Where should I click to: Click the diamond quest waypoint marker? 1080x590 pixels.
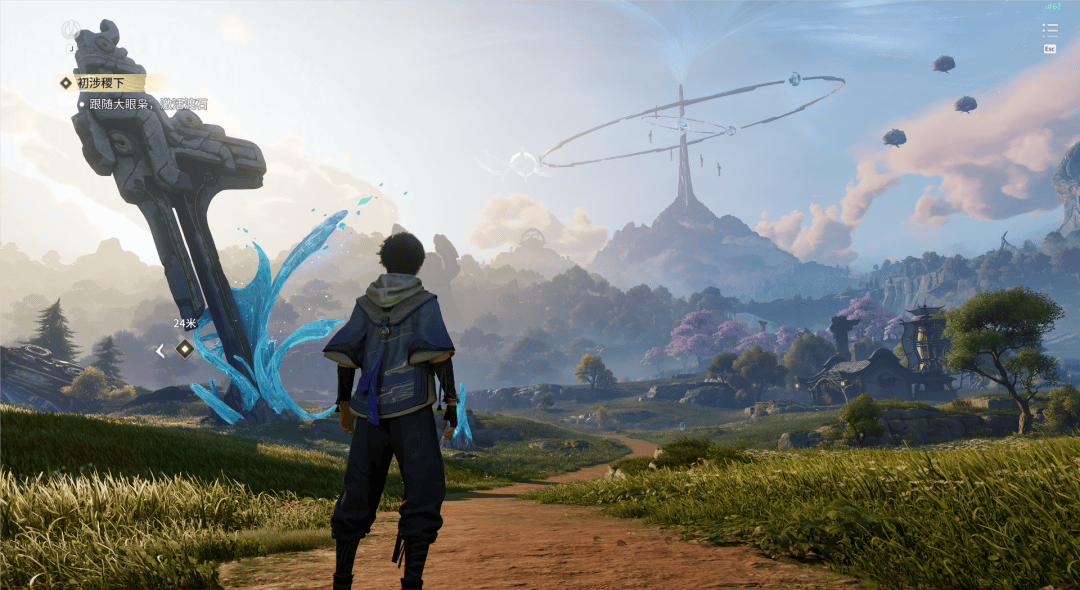[184, 348]
